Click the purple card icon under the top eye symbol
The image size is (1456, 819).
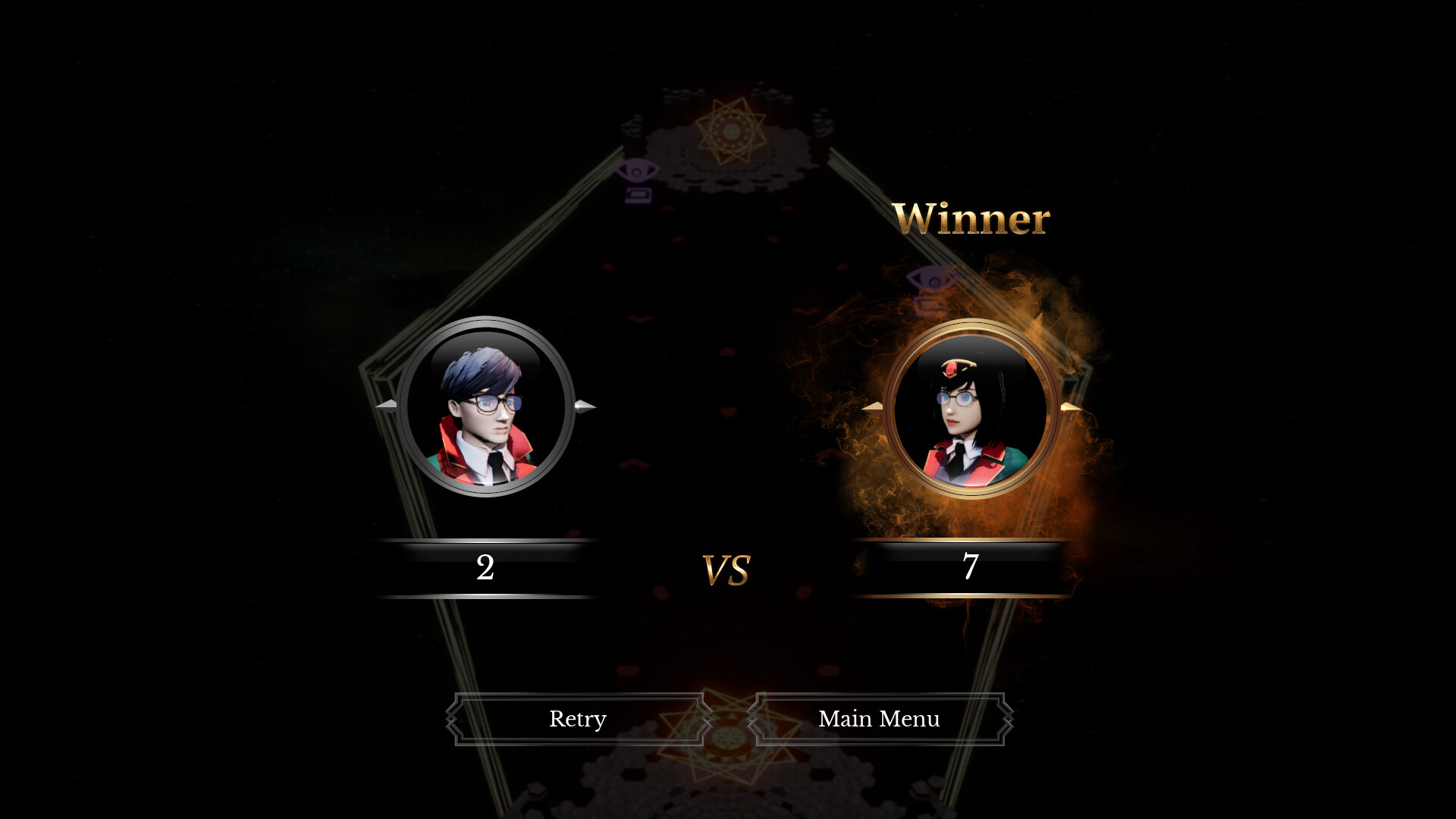click(638, 194)
